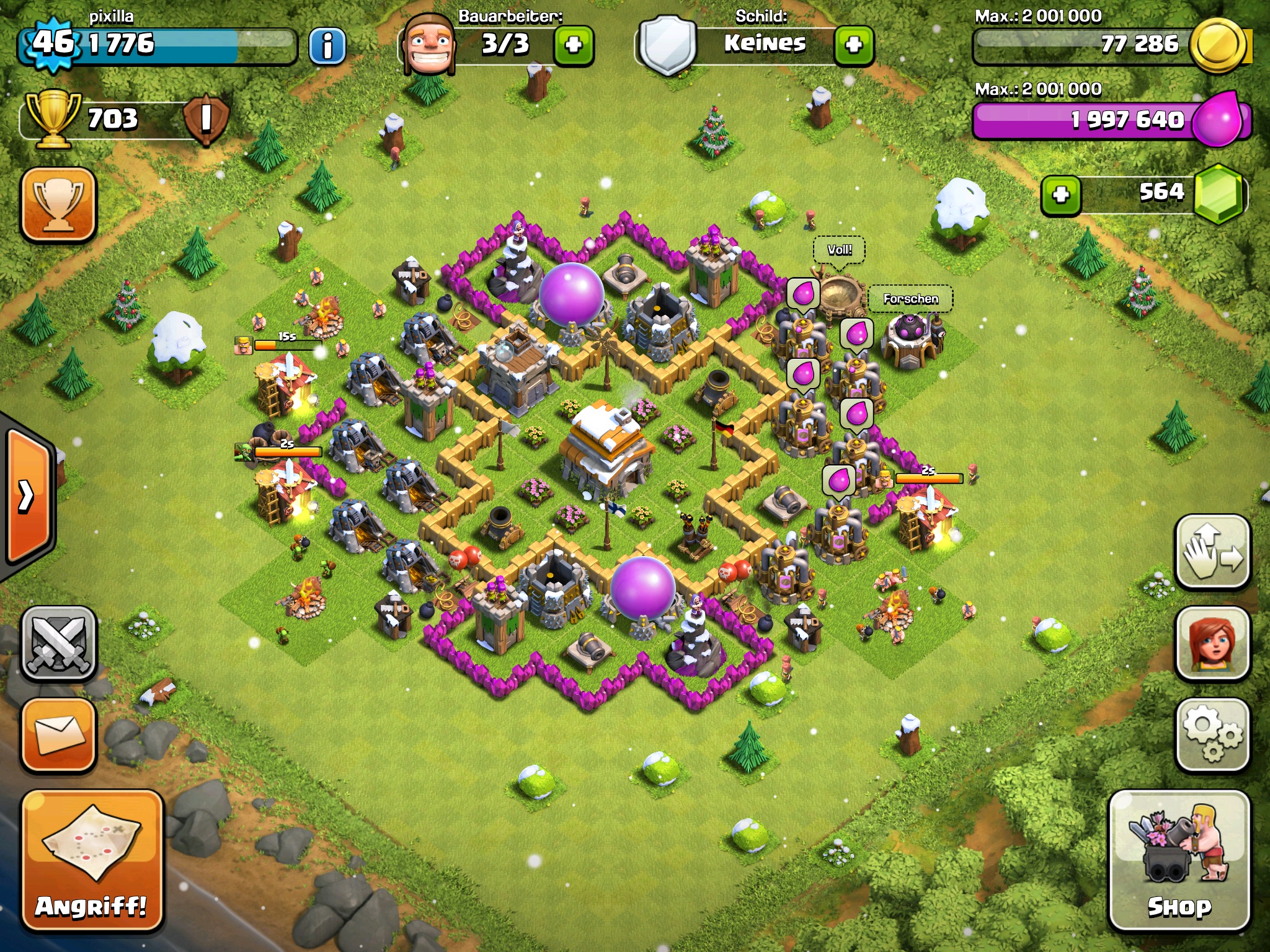Add gems with green plus button

(1061, 195)
